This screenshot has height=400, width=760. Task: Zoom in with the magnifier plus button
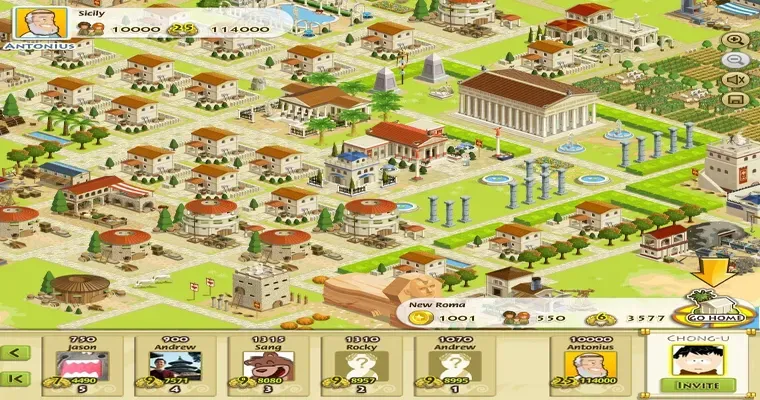(x=737, y=40)
